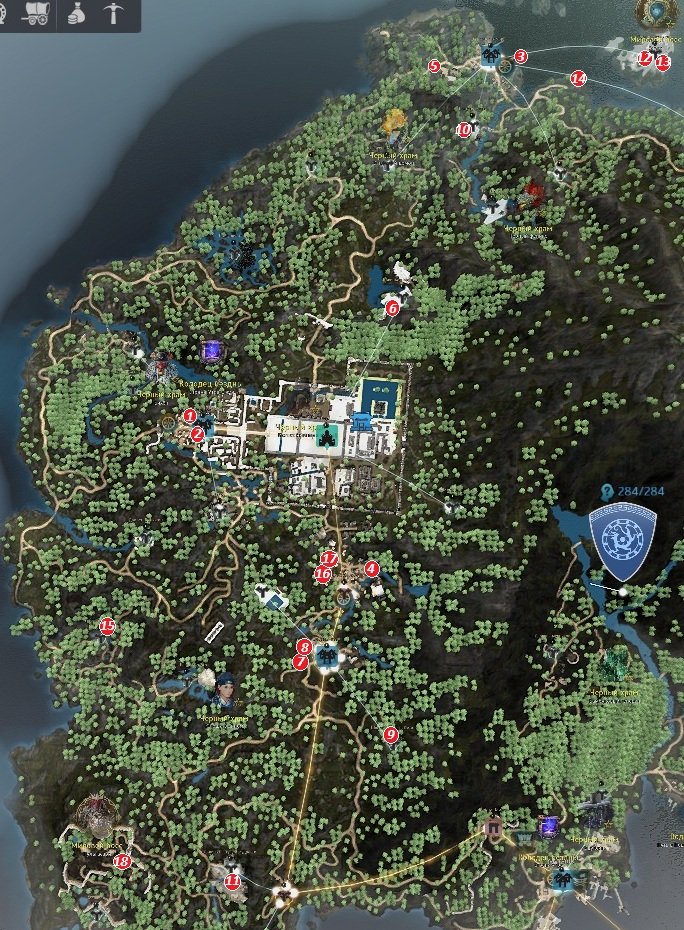Image resolution: width=684 pixels, height=930 pixels.
Task: Open the money bag map filter
Action: [76, 14]
